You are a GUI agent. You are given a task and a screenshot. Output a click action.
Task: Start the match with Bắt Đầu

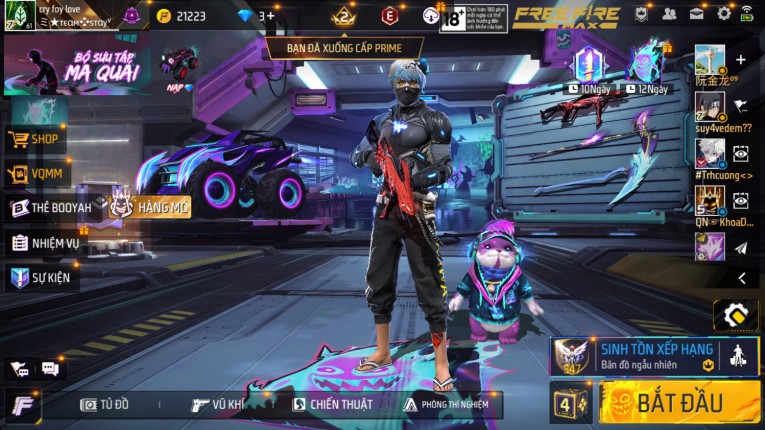pos(680,403)
